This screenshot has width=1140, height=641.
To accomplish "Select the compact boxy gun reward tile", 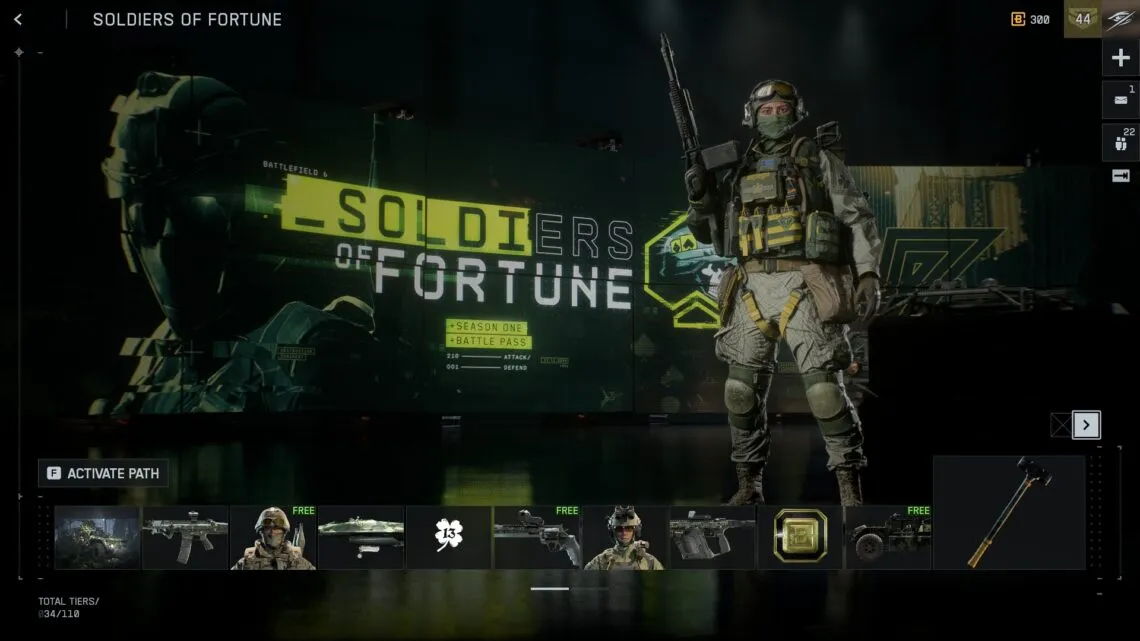I will [712, 537].
